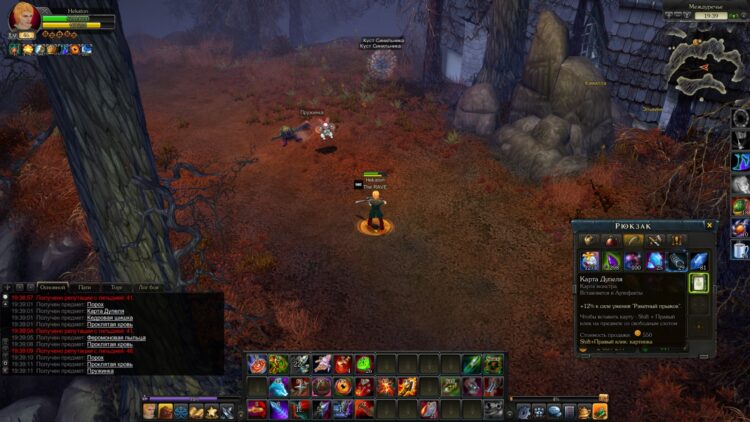Switch to the Торг chat tab

click(116, 287)
